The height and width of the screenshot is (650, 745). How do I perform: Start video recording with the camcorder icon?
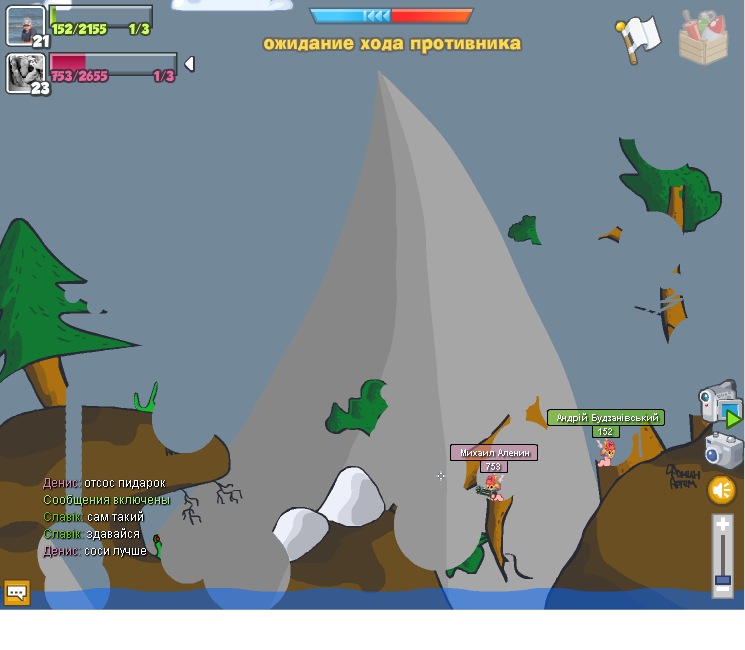(719, 402)
